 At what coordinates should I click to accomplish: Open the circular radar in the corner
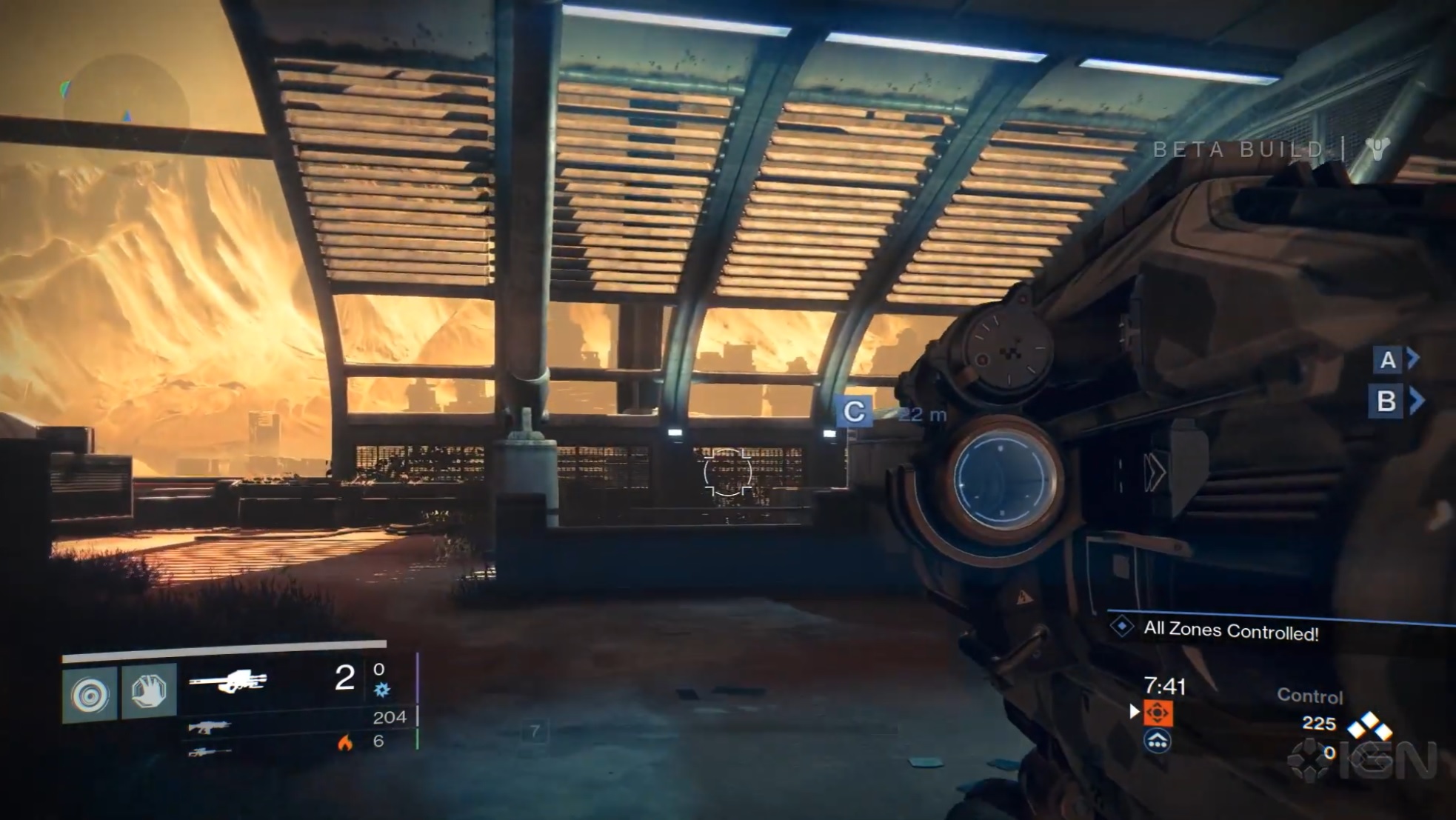click(x=124, y=104)
